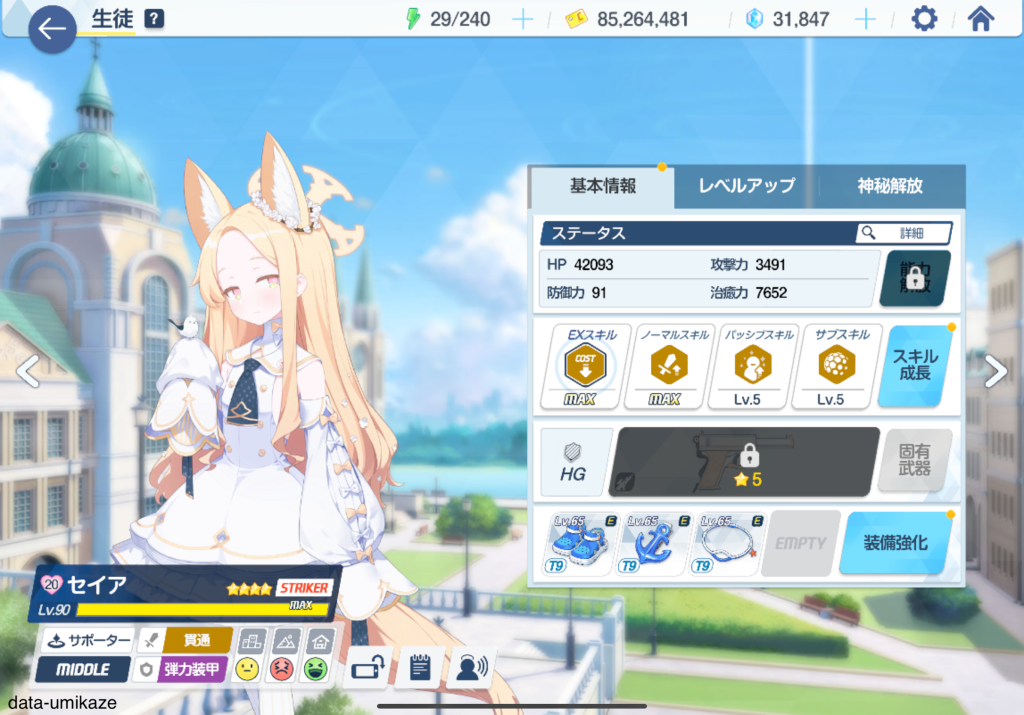Open 装備強化 equipment upgrade
Viewport: 1024px width, 715px height.
coord(894,543)
